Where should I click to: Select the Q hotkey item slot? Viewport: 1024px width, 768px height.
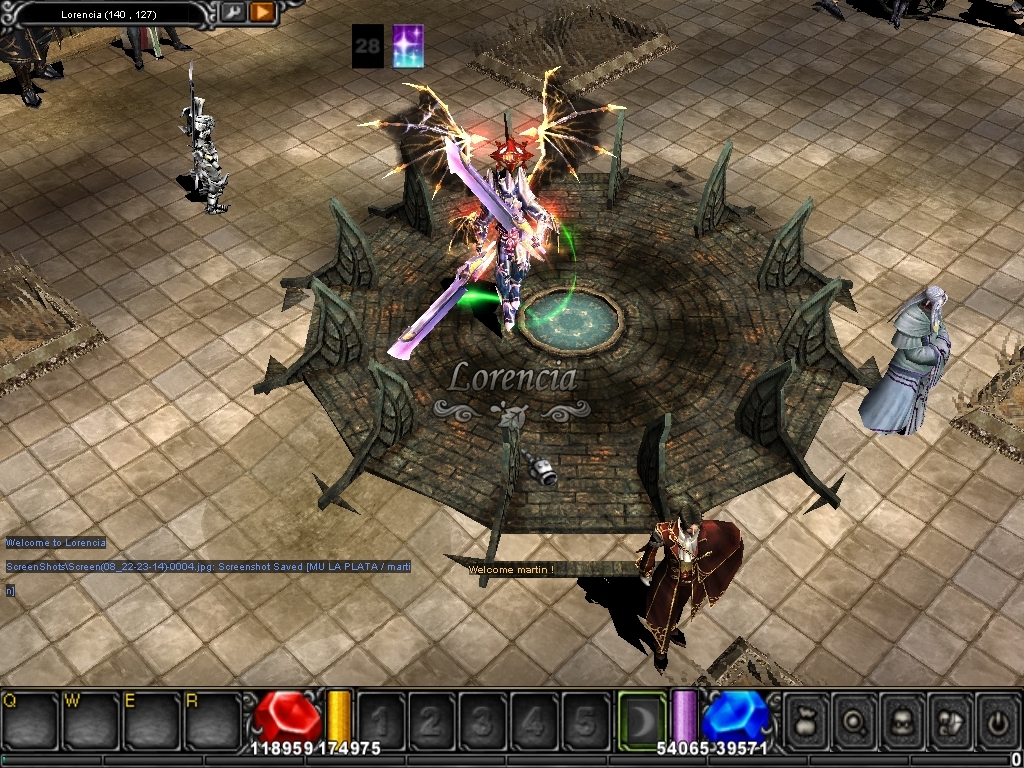[30, 718]
